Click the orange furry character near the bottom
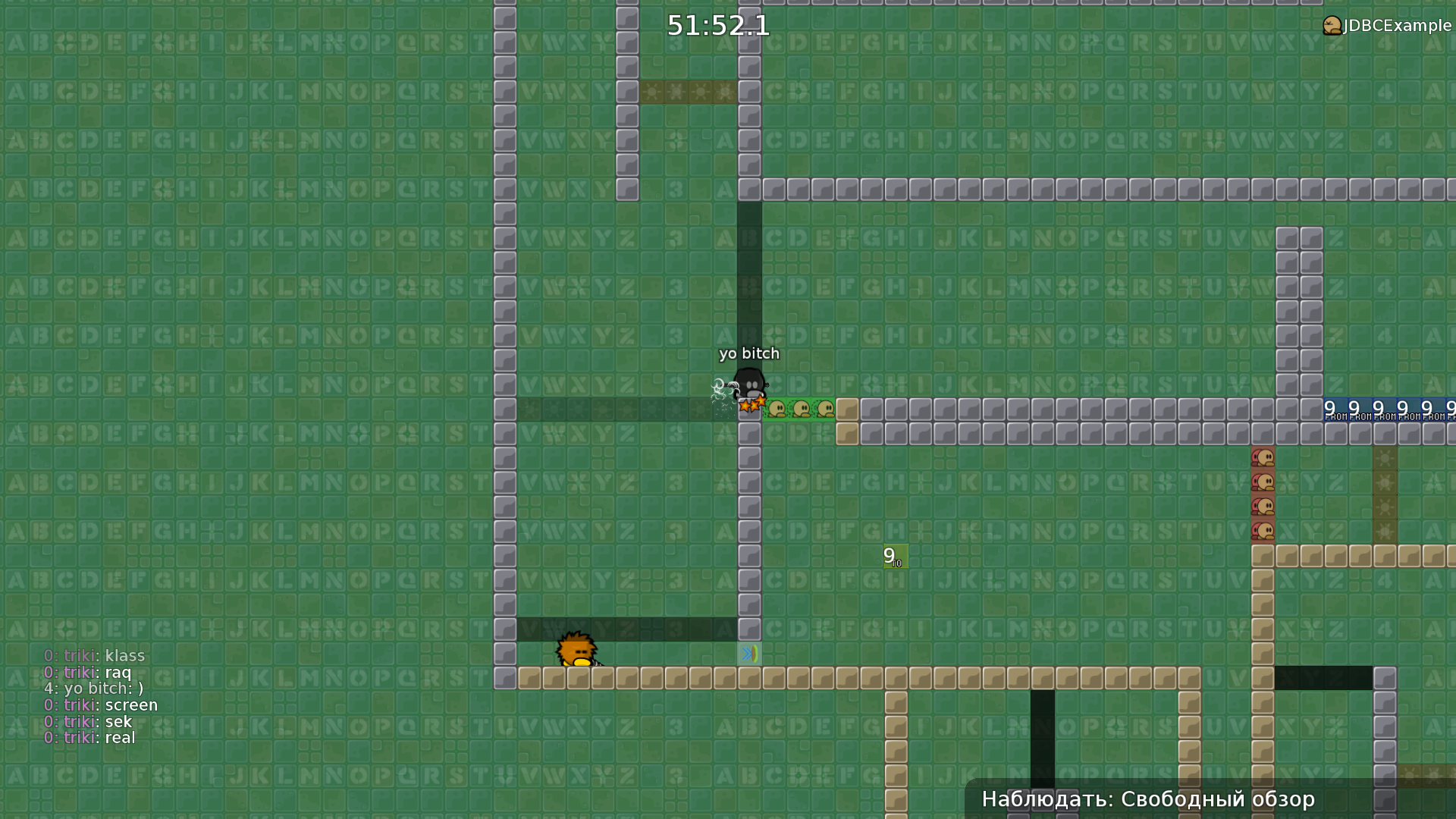 click(x=576, y=652)
